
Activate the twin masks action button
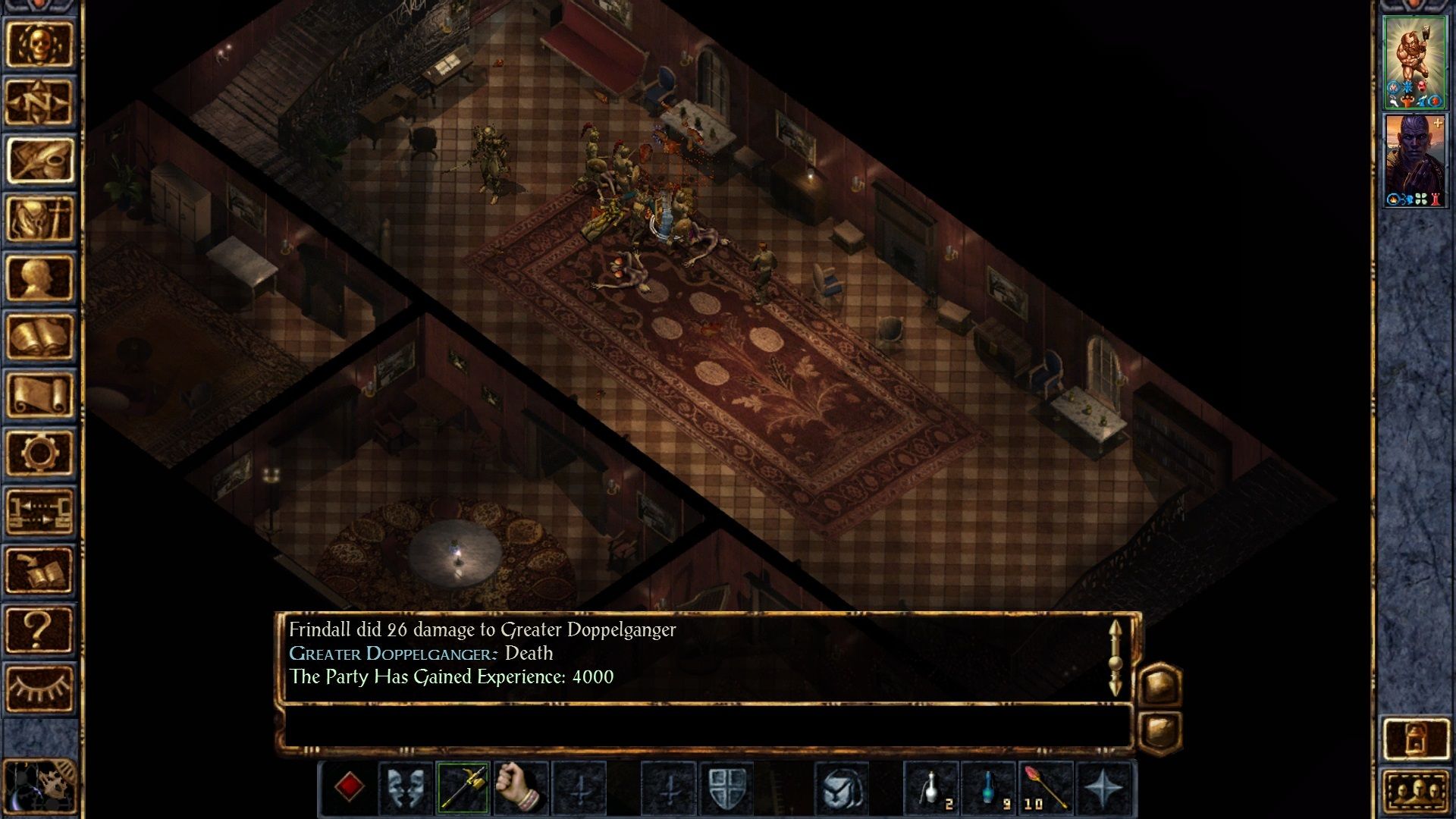[x=406, y=787]
